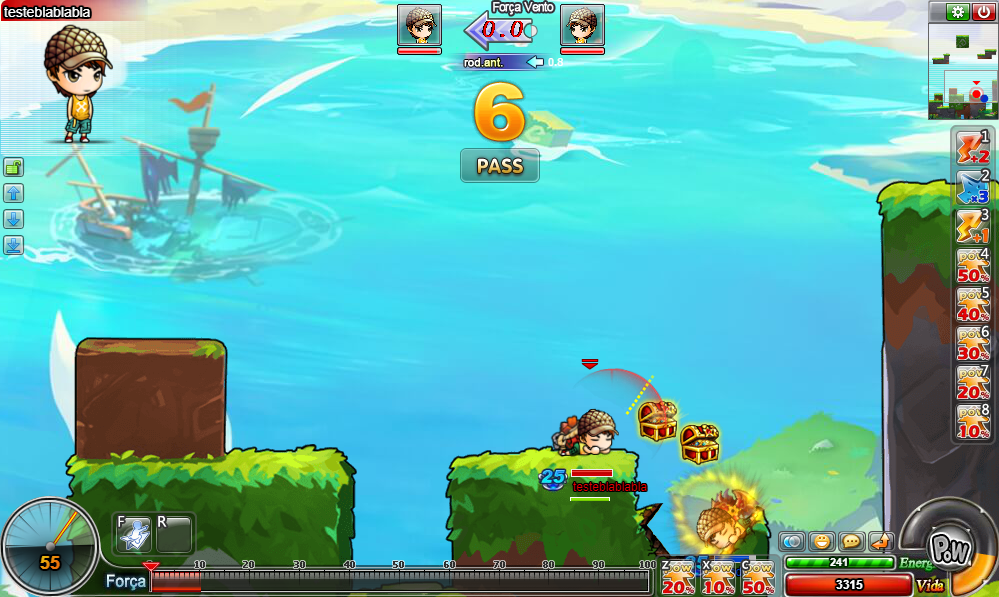Select the 40% pow item in slot 5
Screen dimensions: 999x597
973,304
